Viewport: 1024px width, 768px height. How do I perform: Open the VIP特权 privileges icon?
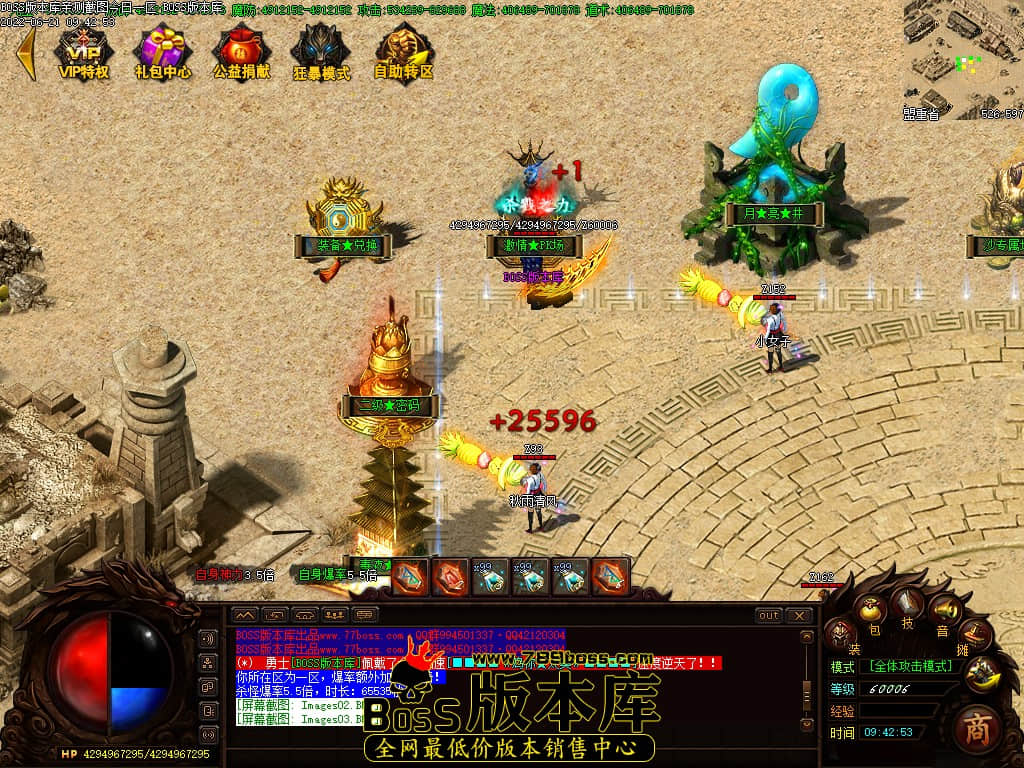(84, 53)
